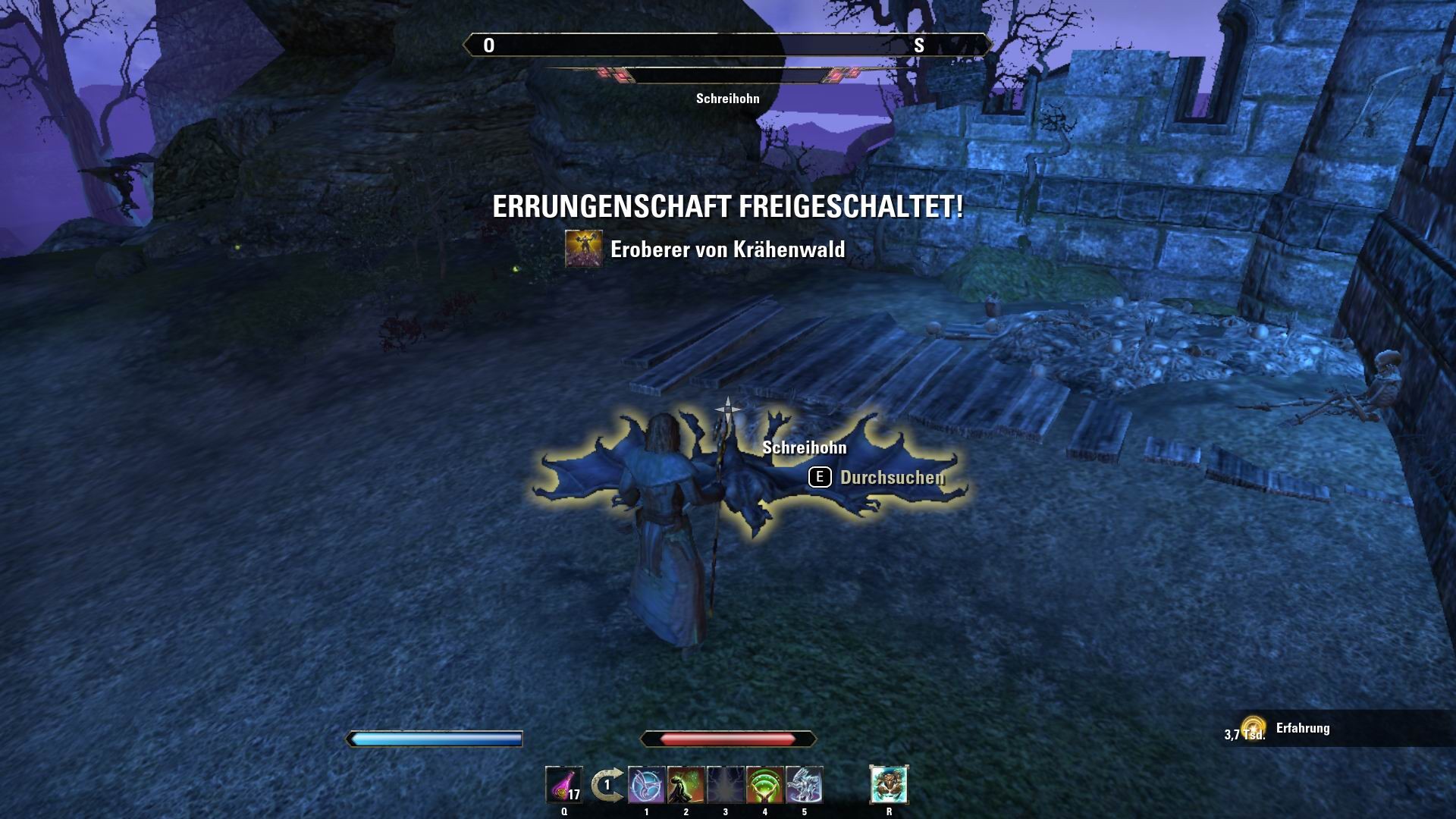
Task: Select the Eroberer von Krähenwald achievement text
Action: (728, 246)
